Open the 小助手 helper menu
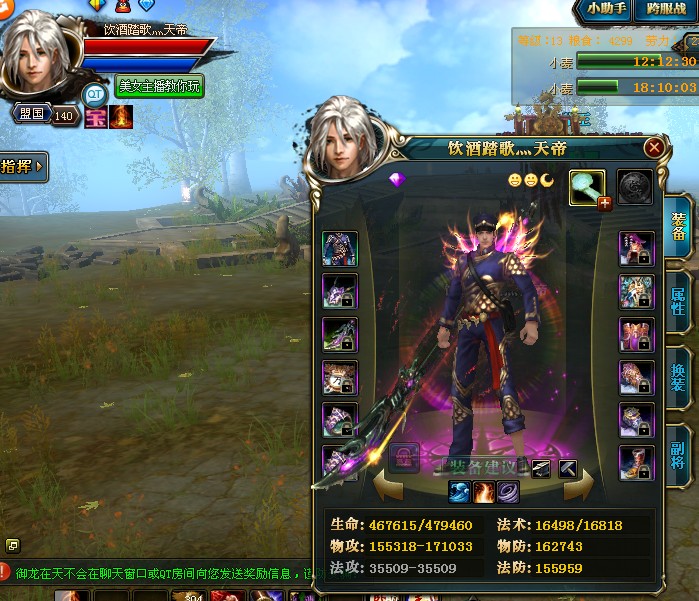 point(605,10)
